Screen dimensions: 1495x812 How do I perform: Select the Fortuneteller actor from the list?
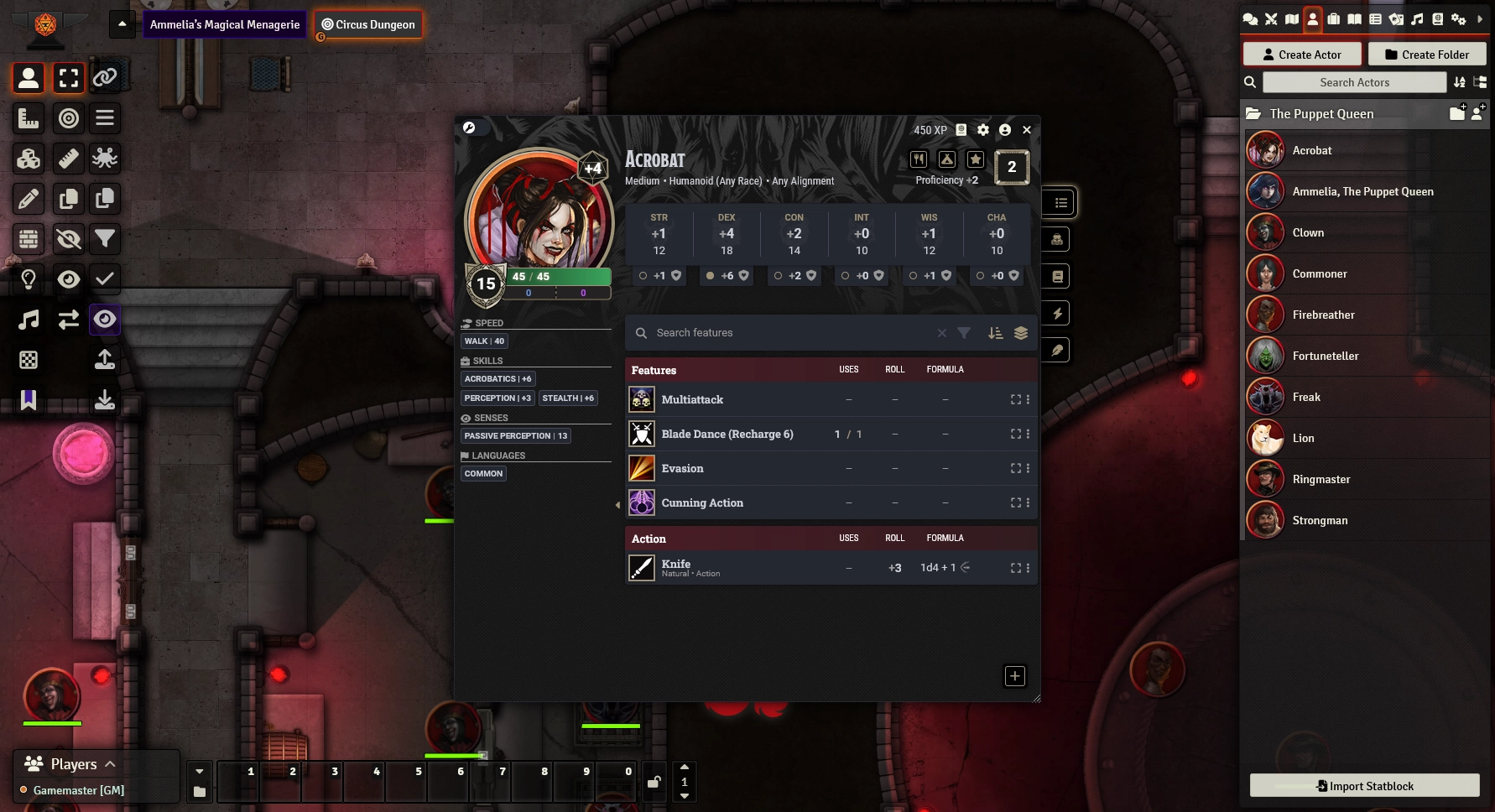point(1325,357)
